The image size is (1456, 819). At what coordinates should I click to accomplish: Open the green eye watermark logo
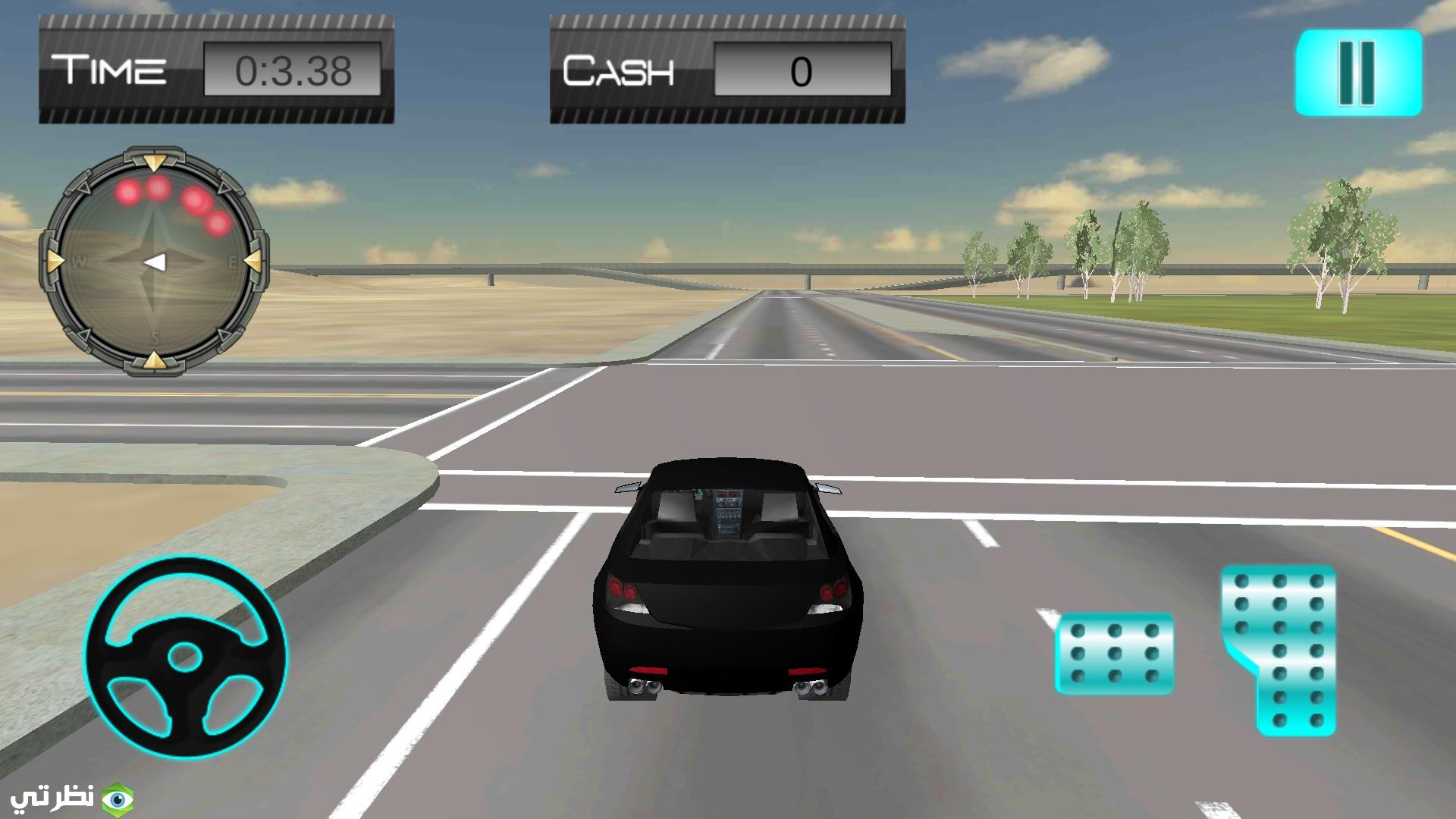tap(118, 799)
